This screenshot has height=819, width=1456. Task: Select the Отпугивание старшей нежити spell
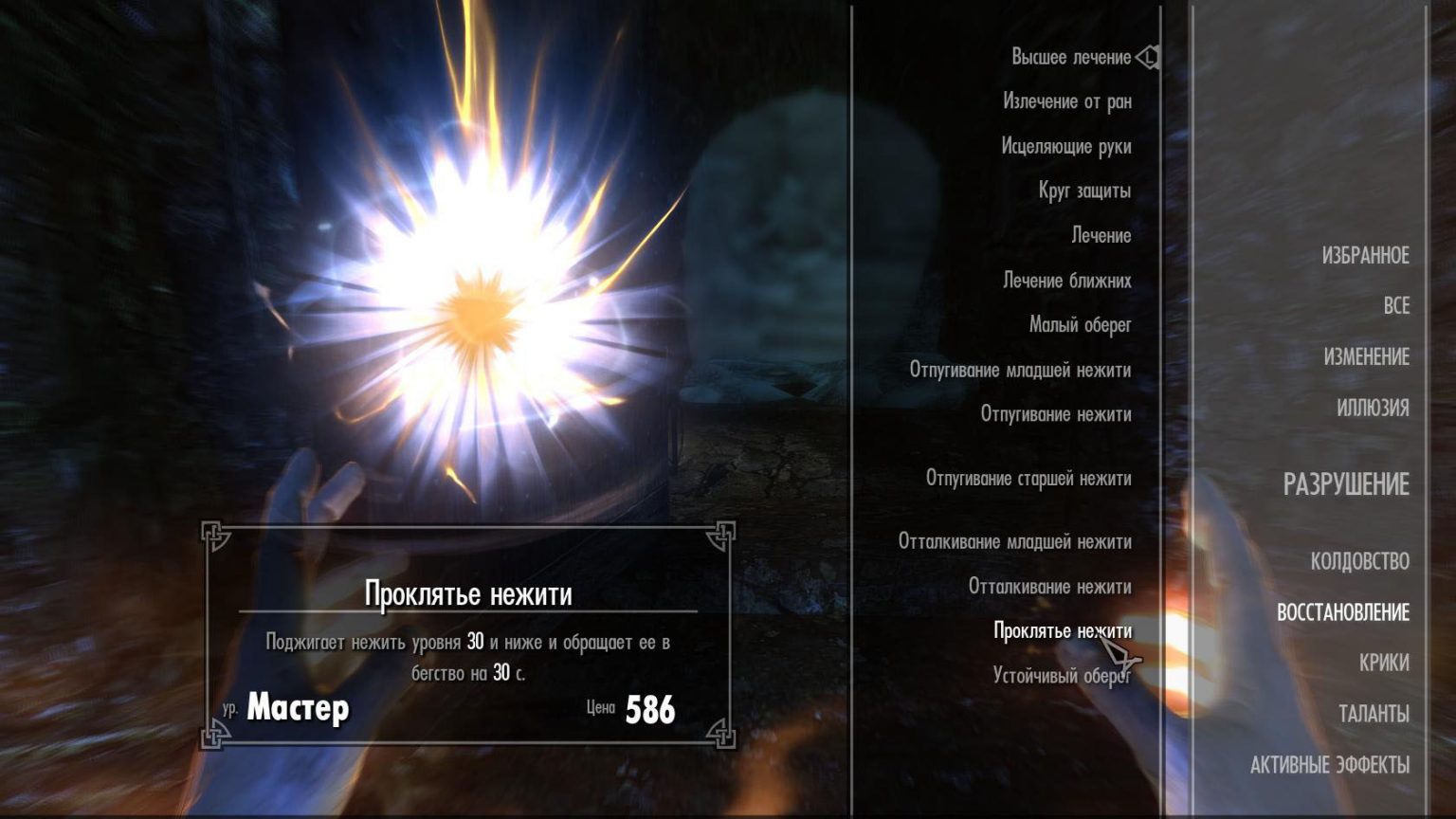tap(1029, 480)
